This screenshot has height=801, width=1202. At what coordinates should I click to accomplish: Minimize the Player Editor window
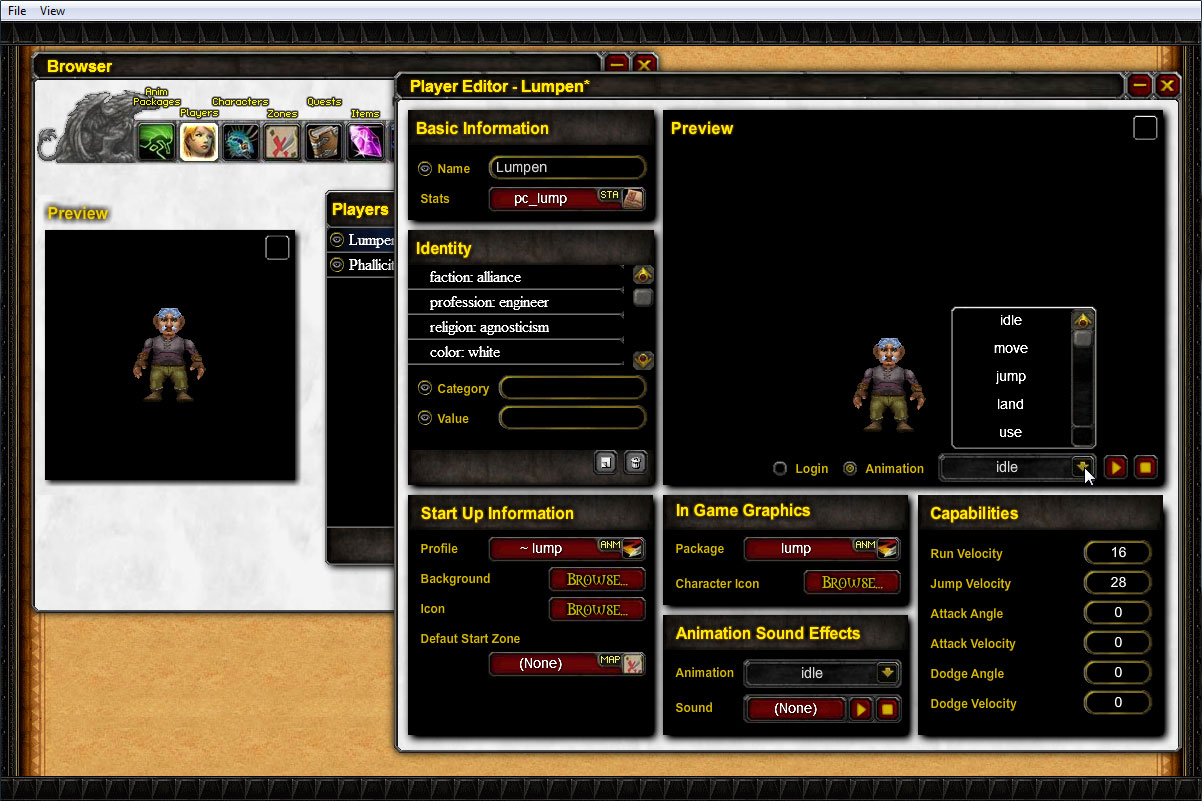[x=1139, y=86]
